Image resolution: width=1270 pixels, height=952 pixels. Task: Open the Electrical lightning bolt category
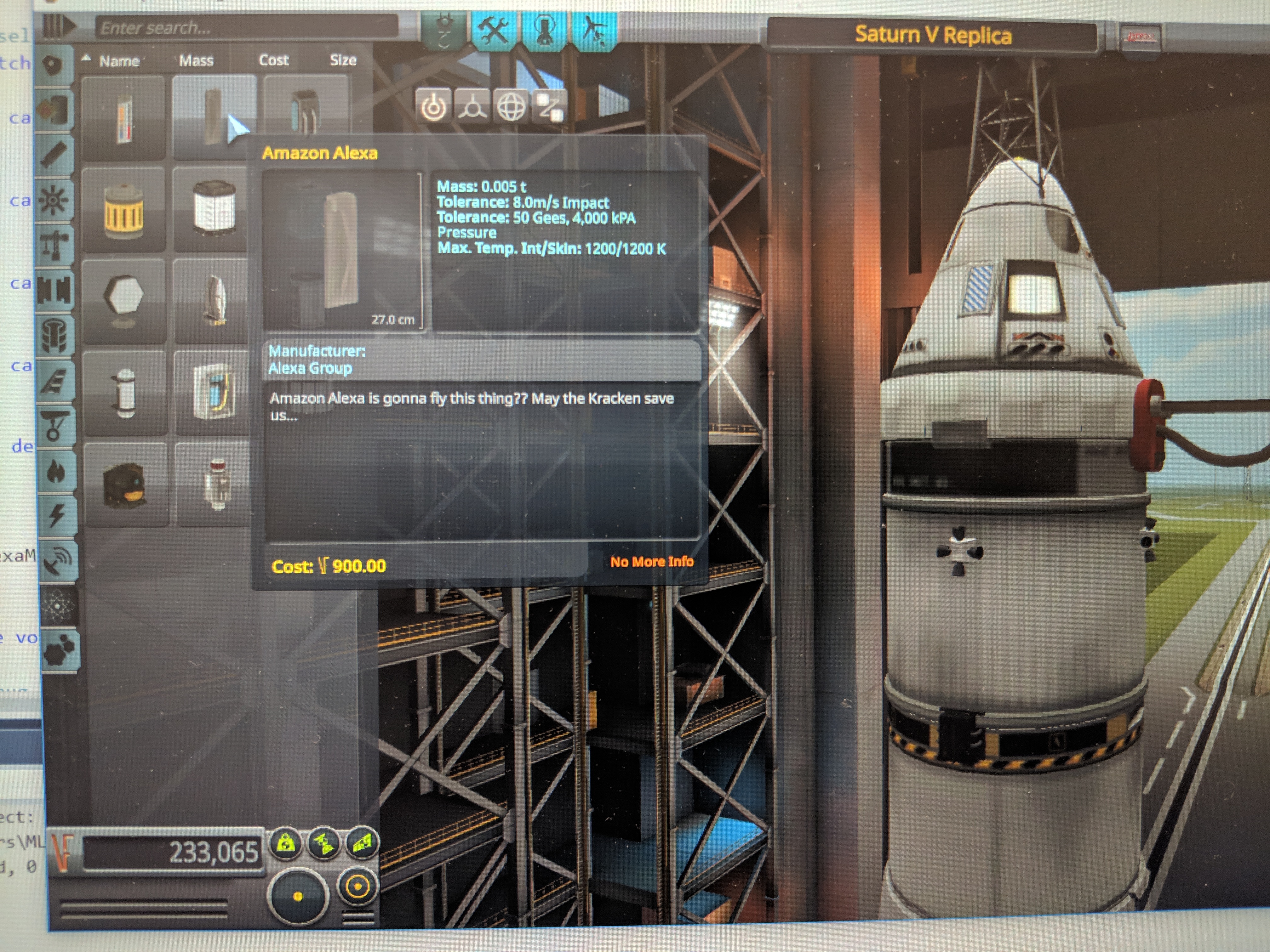coord(56,514)
